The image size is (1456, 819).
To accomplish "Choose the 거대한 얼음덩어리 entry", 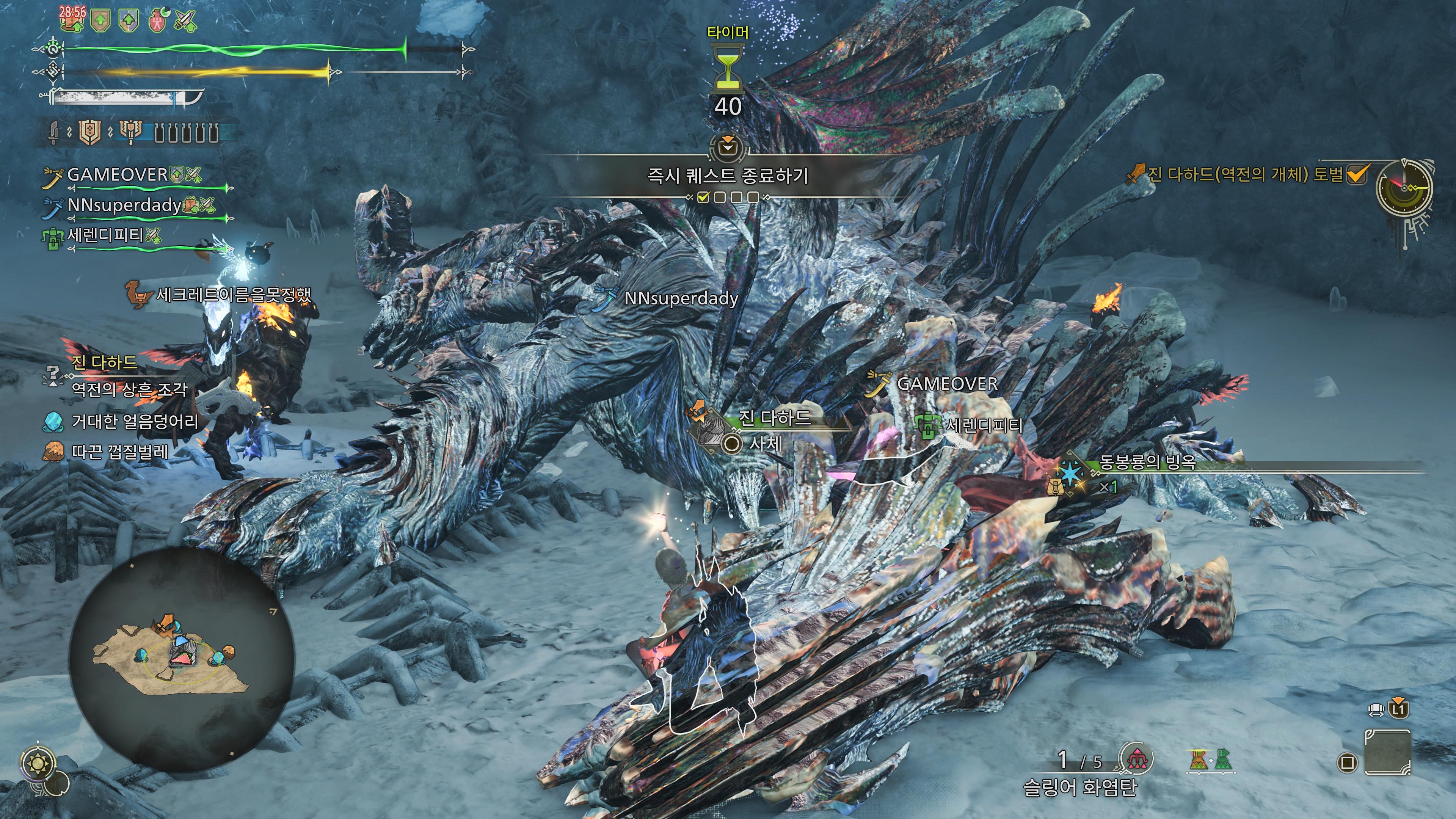I will click(135, 422).
